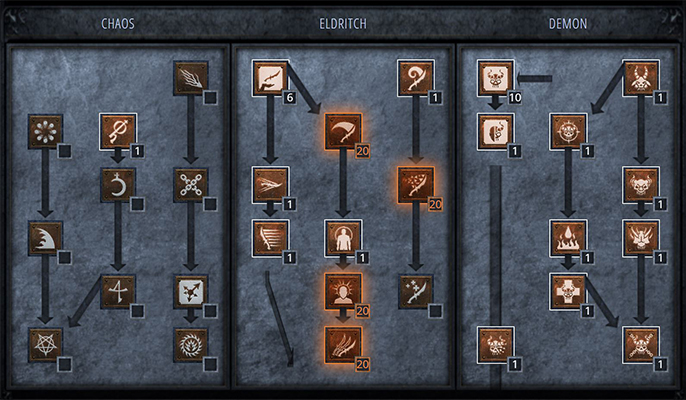
Task: Choose the Chaos skill at level 1
Action: pyautogui.click(x=118, y=130)
